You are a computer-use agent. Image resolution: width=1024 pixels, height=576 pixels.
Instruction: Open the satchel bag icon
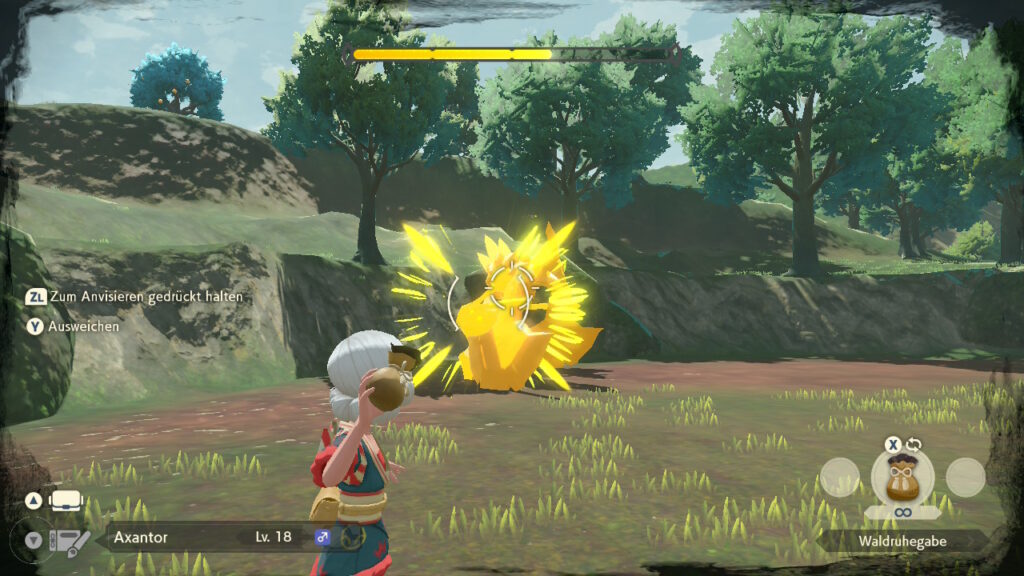pyautogui.click(x=65, y=500)
